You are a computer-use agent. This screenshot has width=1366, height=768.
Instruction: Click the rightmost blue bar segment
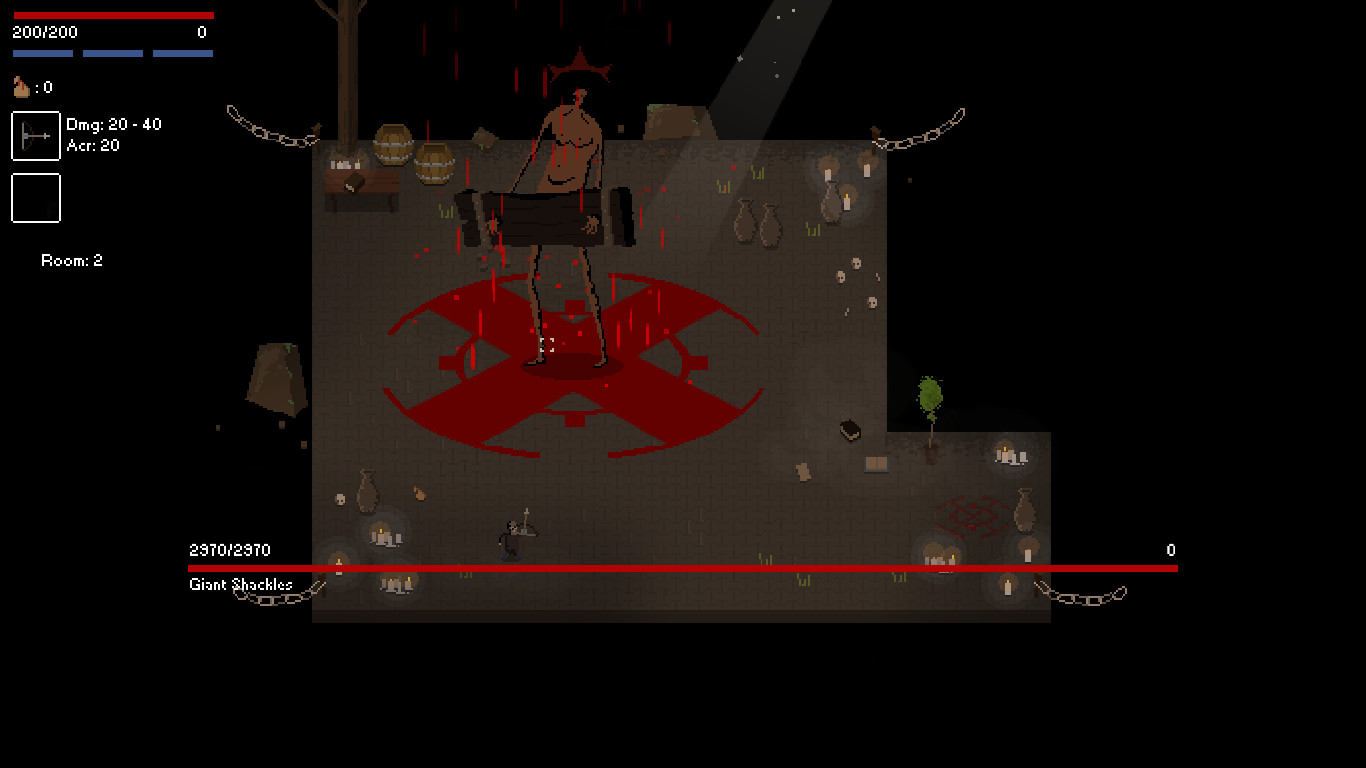183,51
